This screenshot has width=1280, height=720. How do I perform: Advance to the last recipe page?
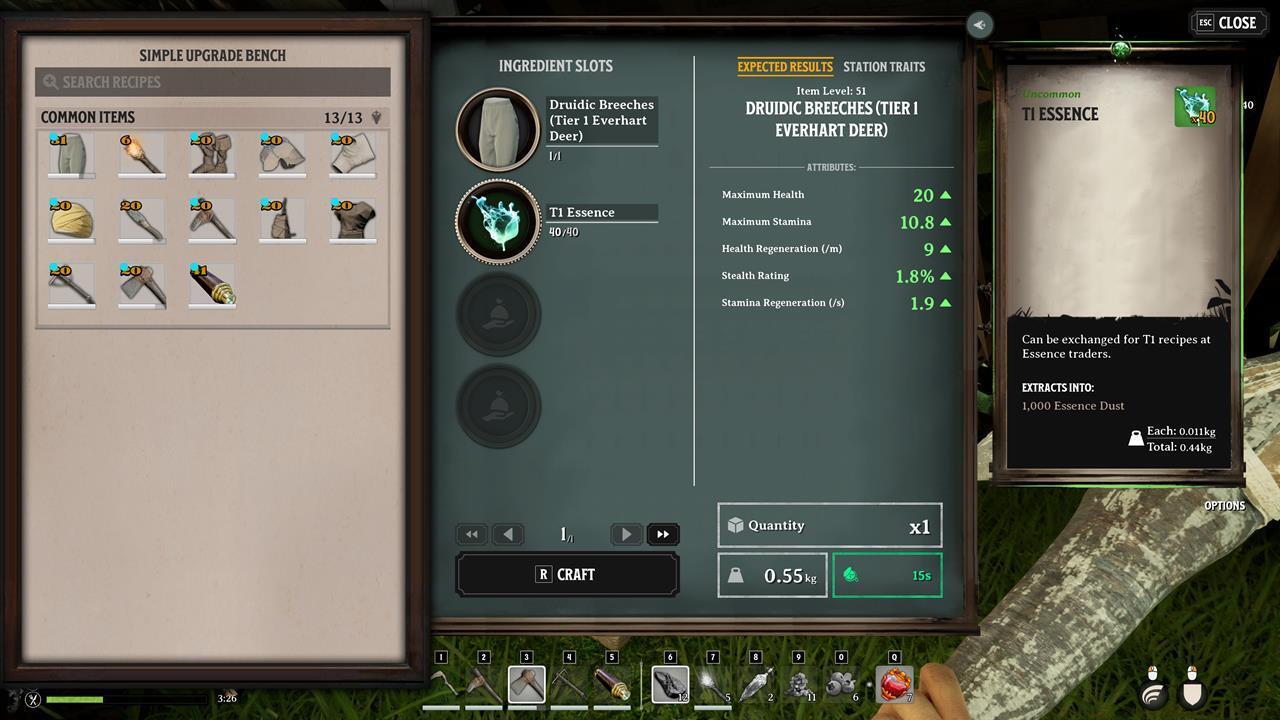coord(663,534)
